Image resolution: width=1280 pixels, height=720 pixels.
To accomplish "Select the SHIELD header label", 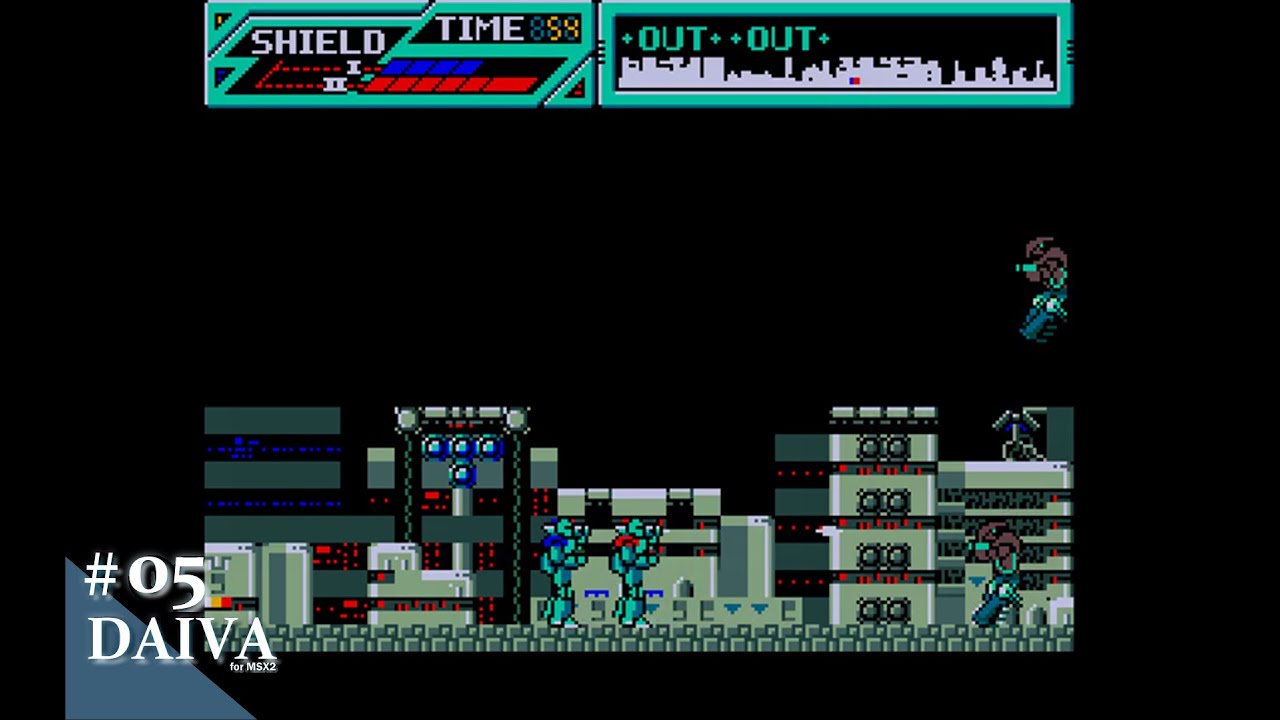I will point(318,40).
